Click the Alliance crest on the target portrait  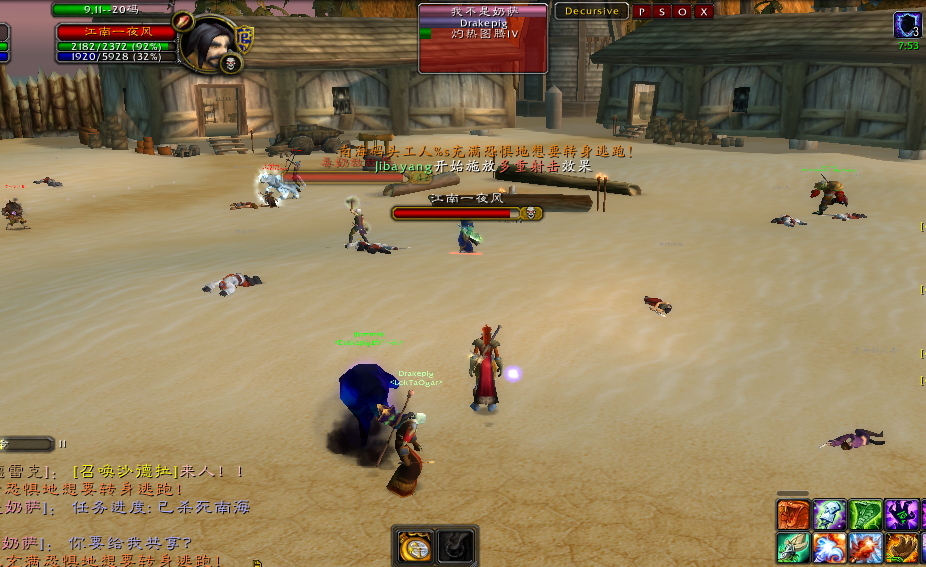(x=244, y=38)
